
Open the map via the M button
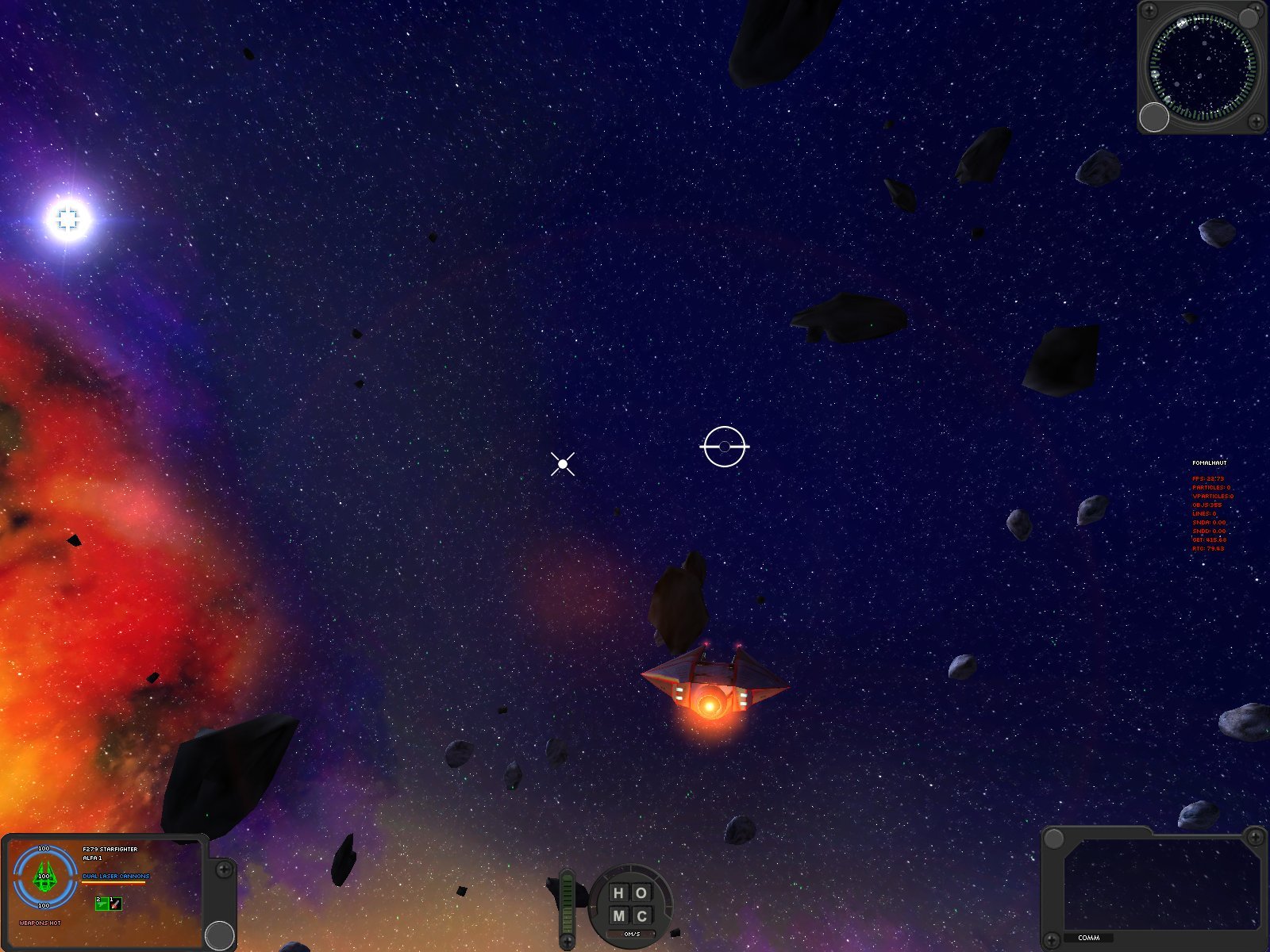click(620, 916)
